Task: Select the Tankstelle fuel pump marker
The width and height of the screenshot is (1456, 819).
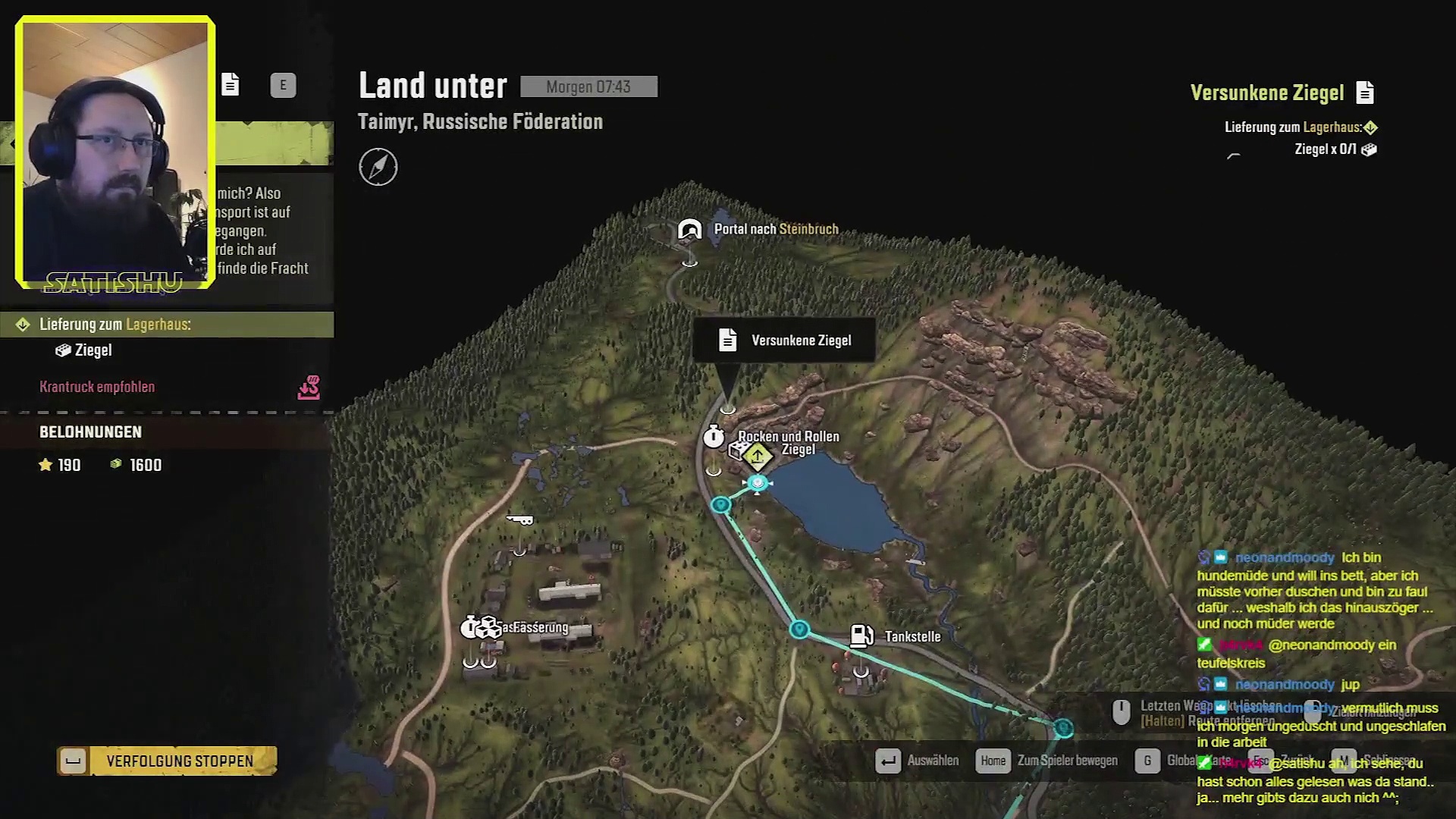Action: (x=861, y=635)
